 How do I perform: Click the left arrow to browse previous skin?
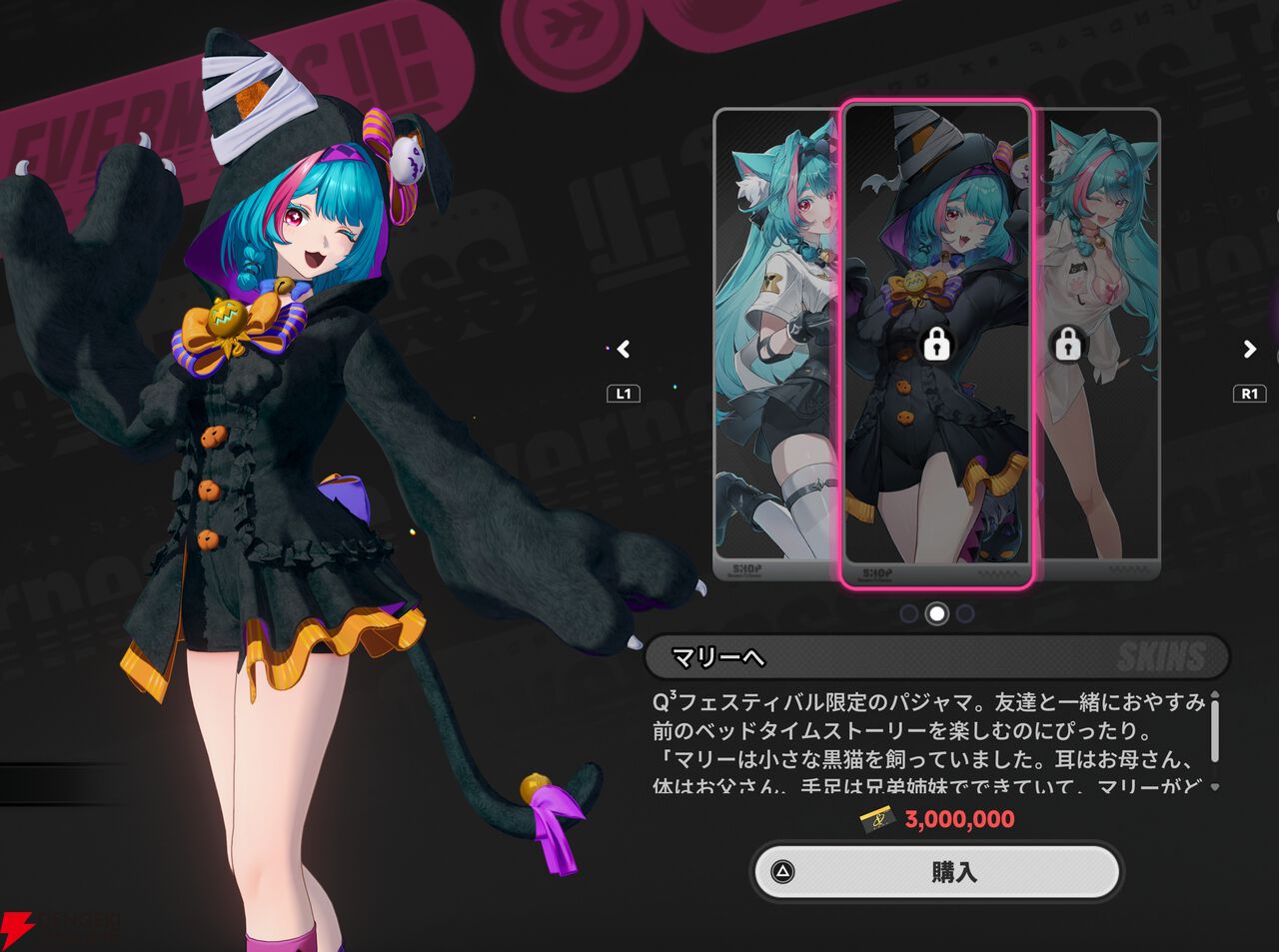pyautogui.click(x=623, y=350)
